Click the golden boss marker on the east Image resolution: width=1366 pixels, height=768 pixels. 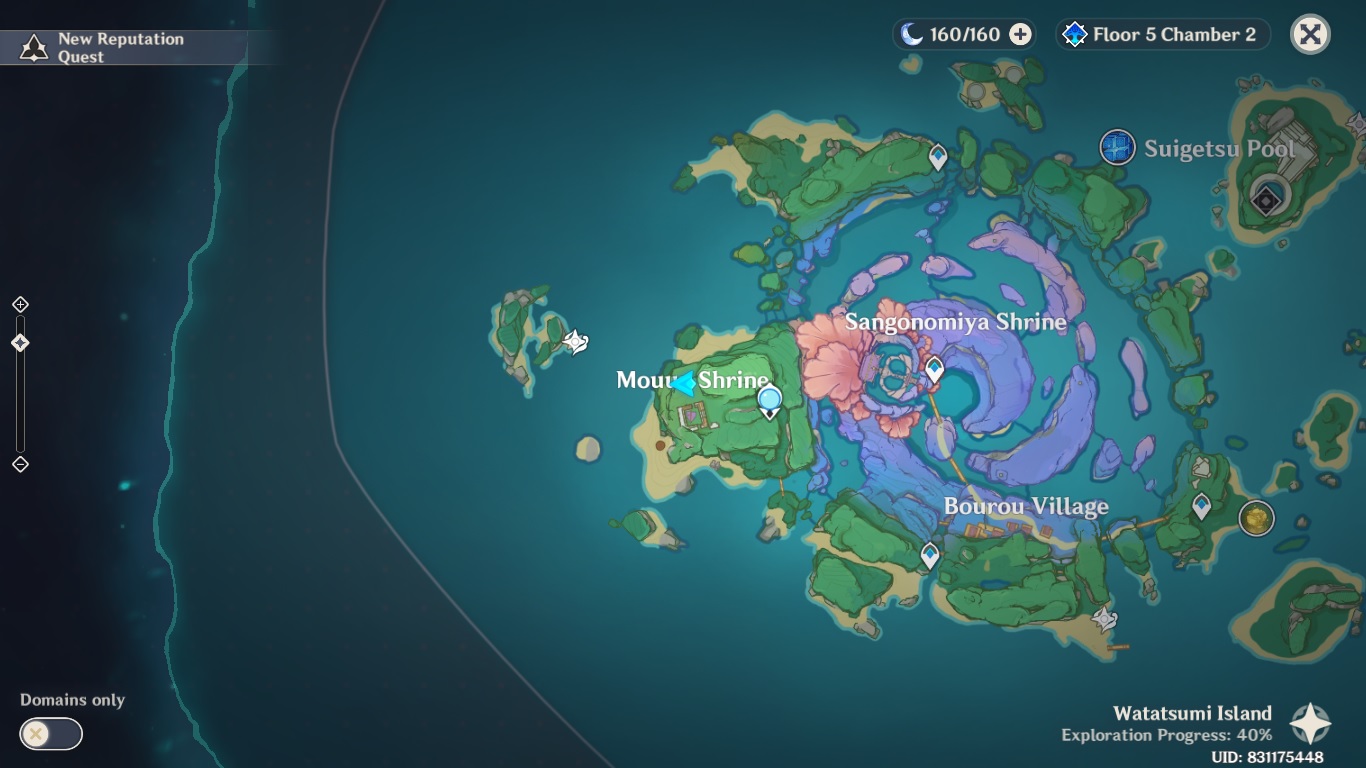click(x=1256, y=518)
